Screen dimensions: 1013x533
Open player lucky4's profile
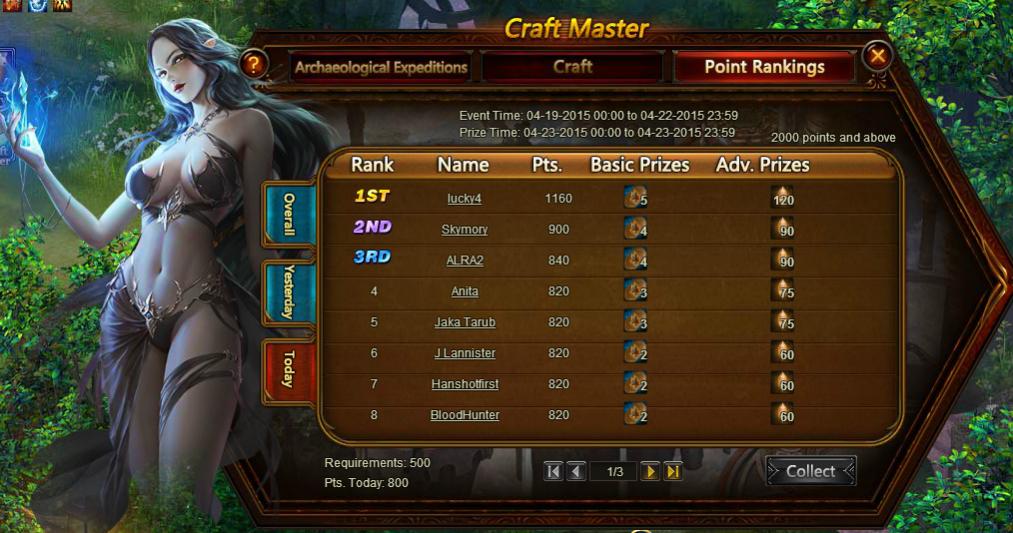[x=464, y=198]
